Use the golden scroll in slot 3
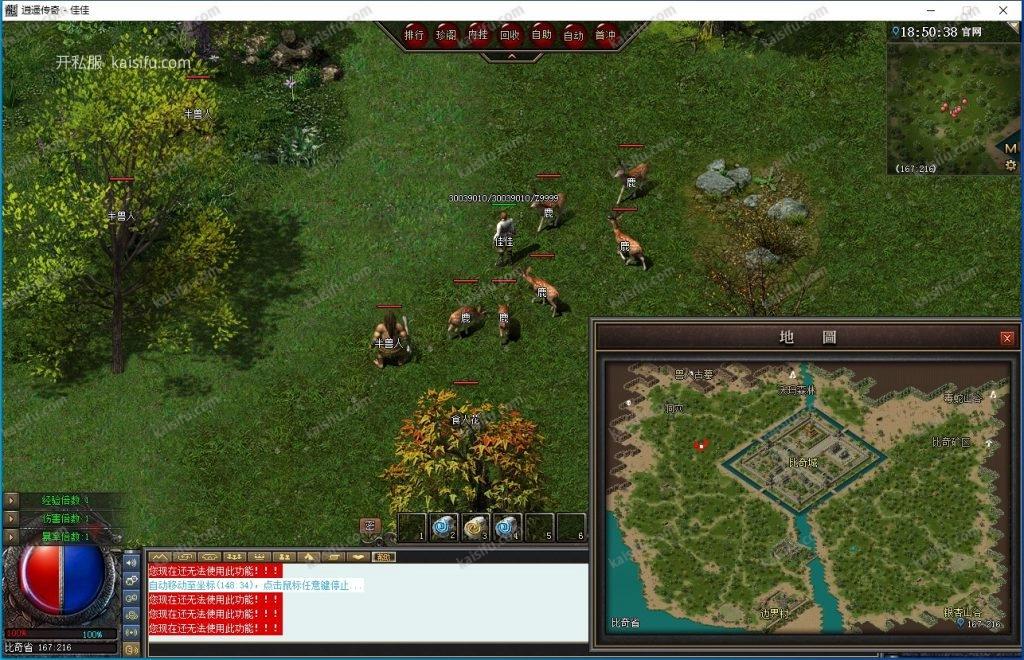 click(x=475, y=526)
